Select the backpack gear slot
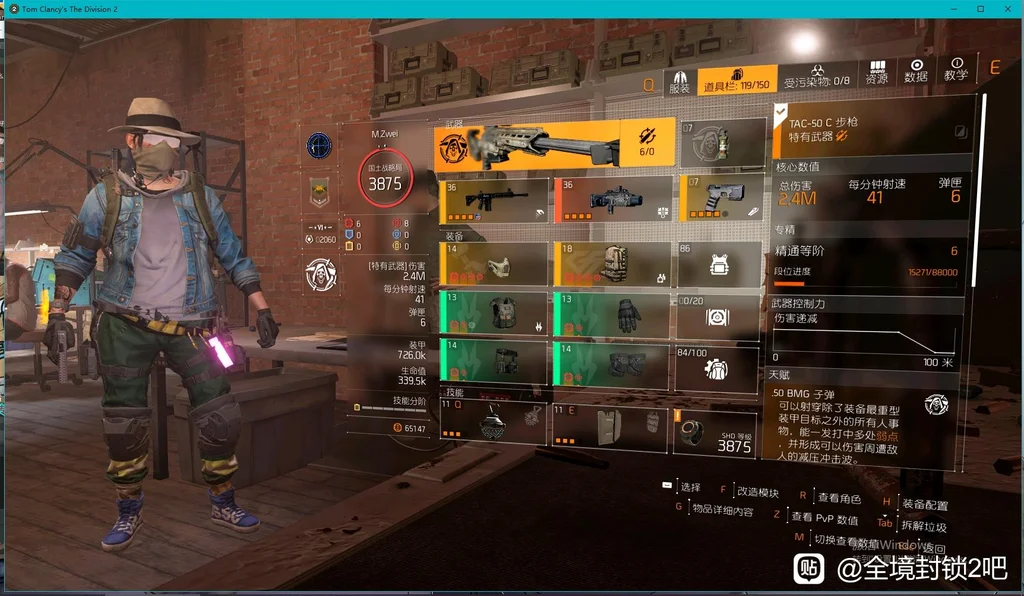 click(x=611, y=264)
